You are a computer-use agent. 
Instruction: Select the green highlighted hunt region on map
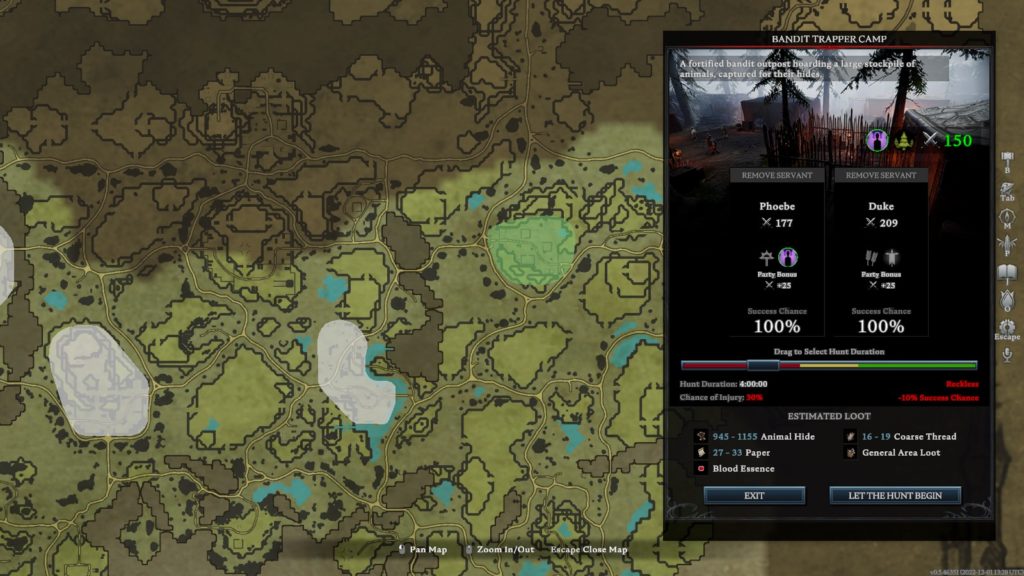529,250
